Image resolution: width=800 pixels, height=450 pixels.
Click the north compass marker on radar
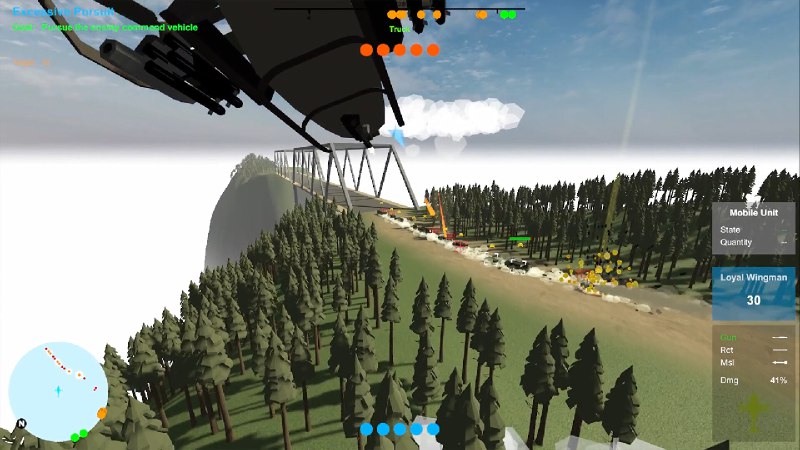pos(21,423)
